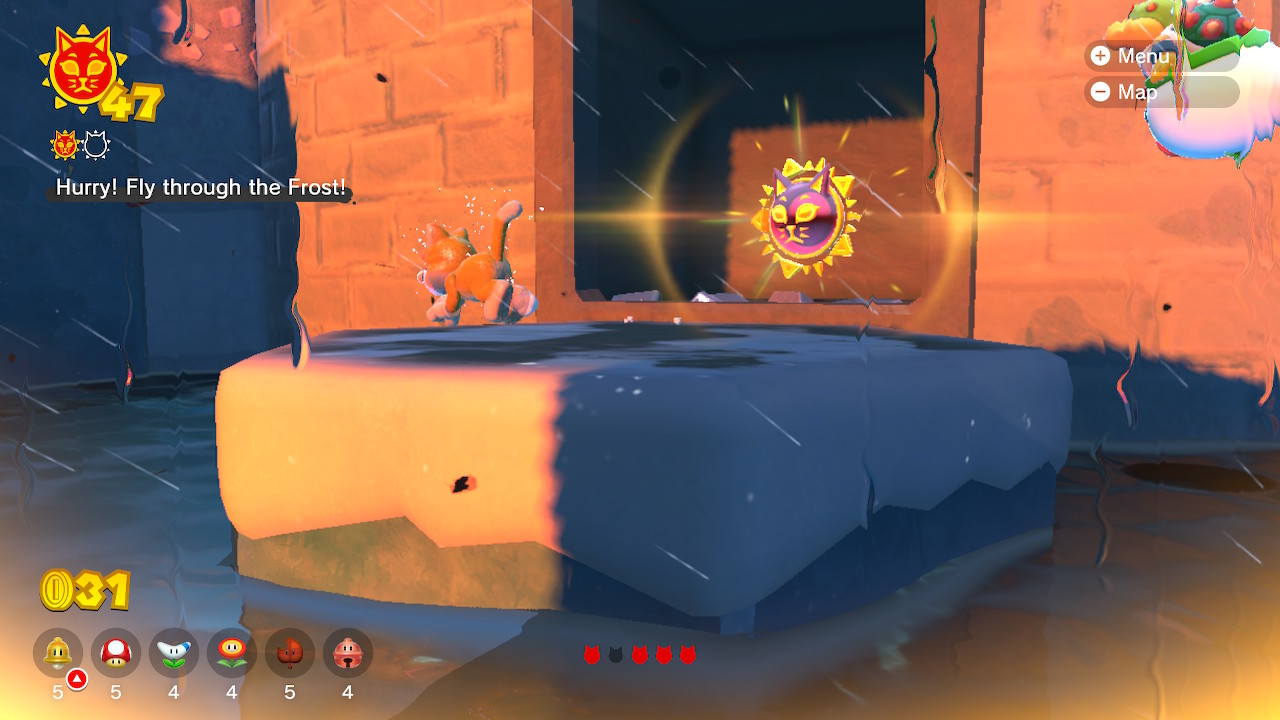Pick the Fire Flower reserve item
The image size is (1280, 720).
pos(232,653)
